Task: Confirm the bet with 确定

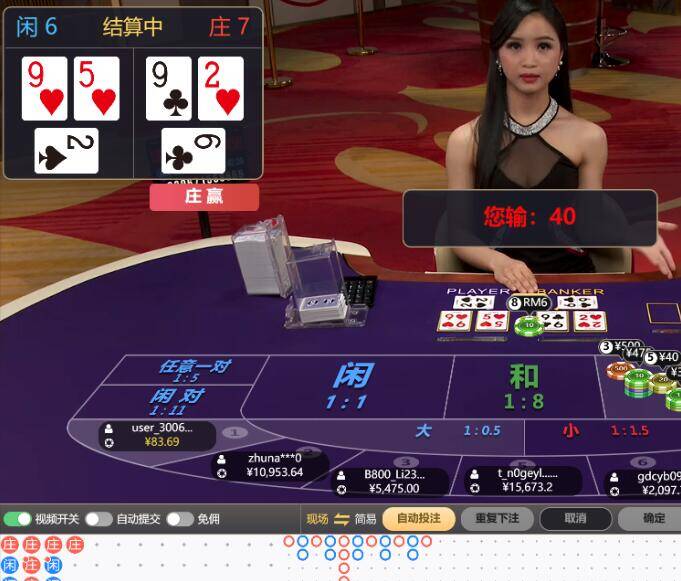Action: [652, 519]
